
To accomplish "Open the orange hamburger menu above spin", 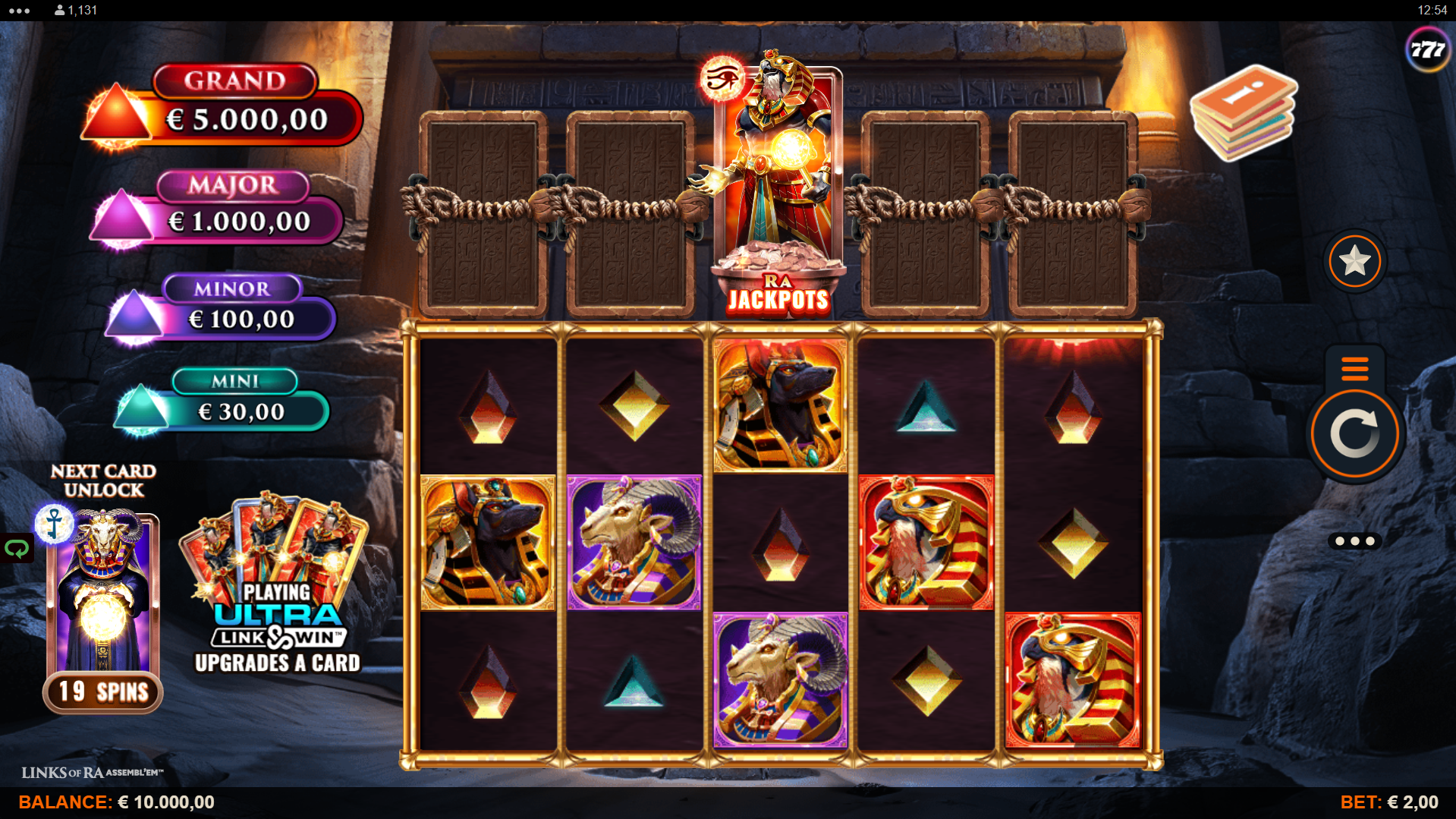I will [x=1354, y=368].
